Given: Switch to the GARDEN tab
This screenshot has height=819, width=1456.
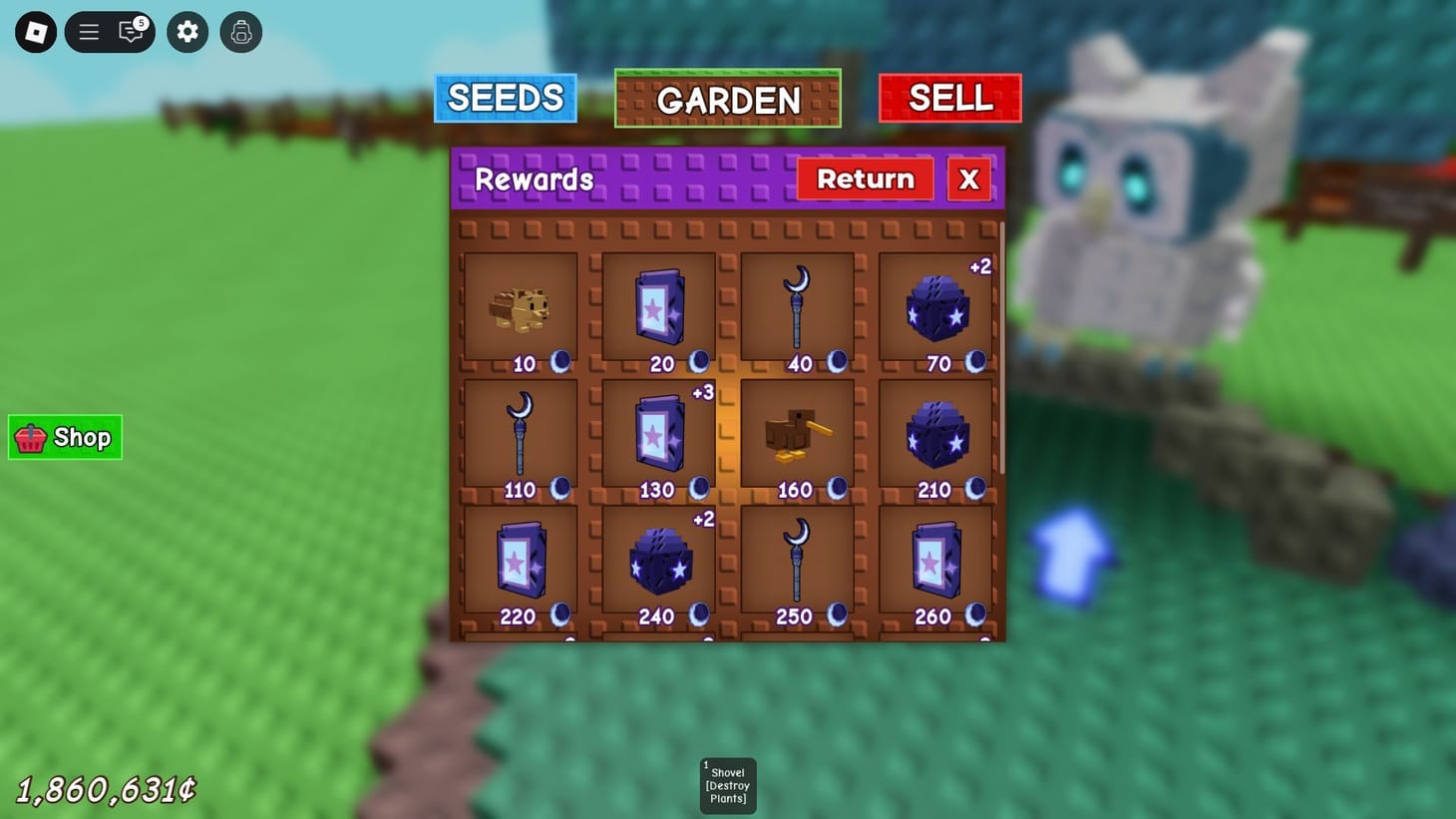Looking at the screenshot, I should pos(728,98).
